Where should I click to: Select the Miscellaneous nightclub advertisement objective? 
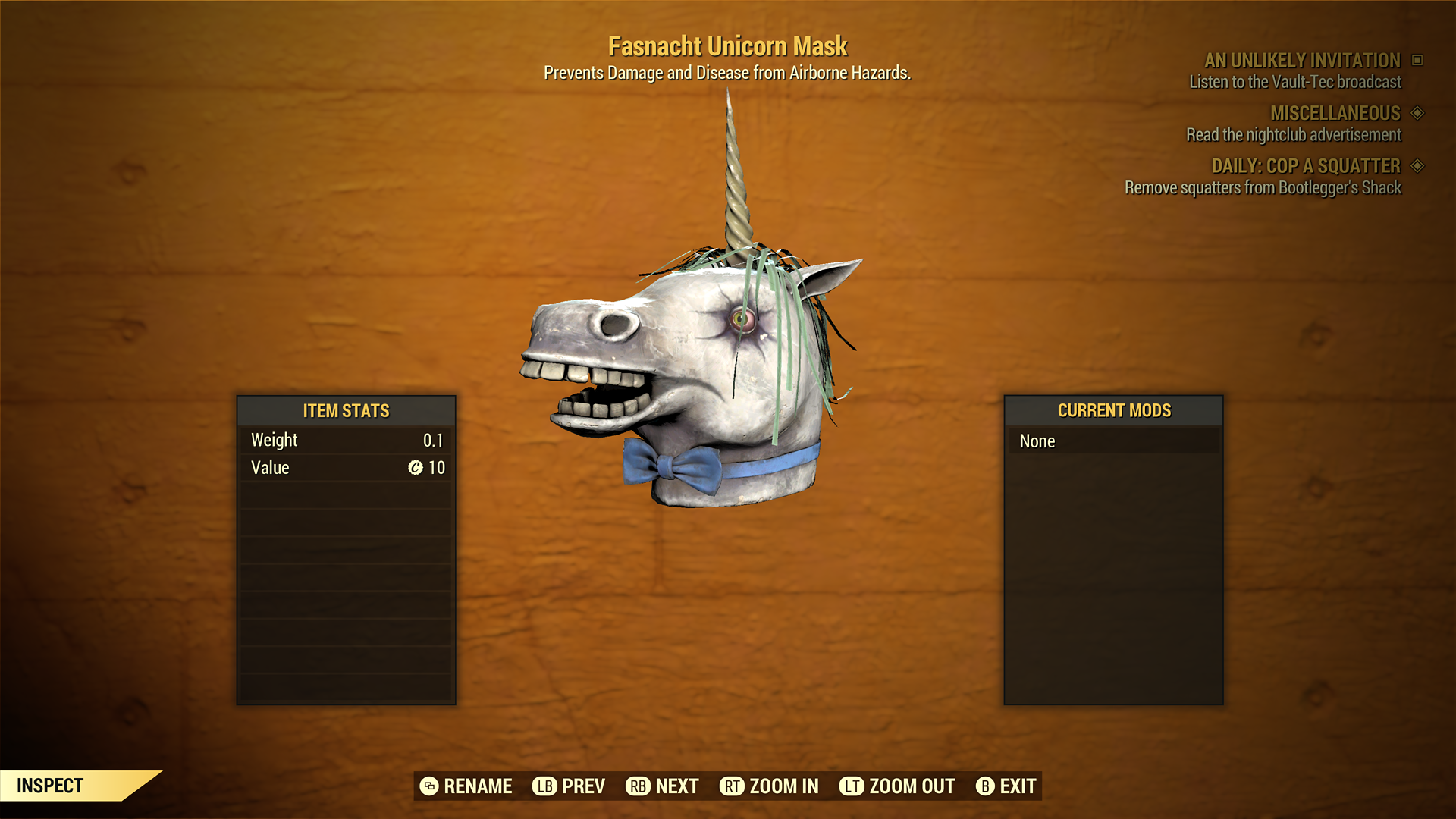tap(1294, 135)
